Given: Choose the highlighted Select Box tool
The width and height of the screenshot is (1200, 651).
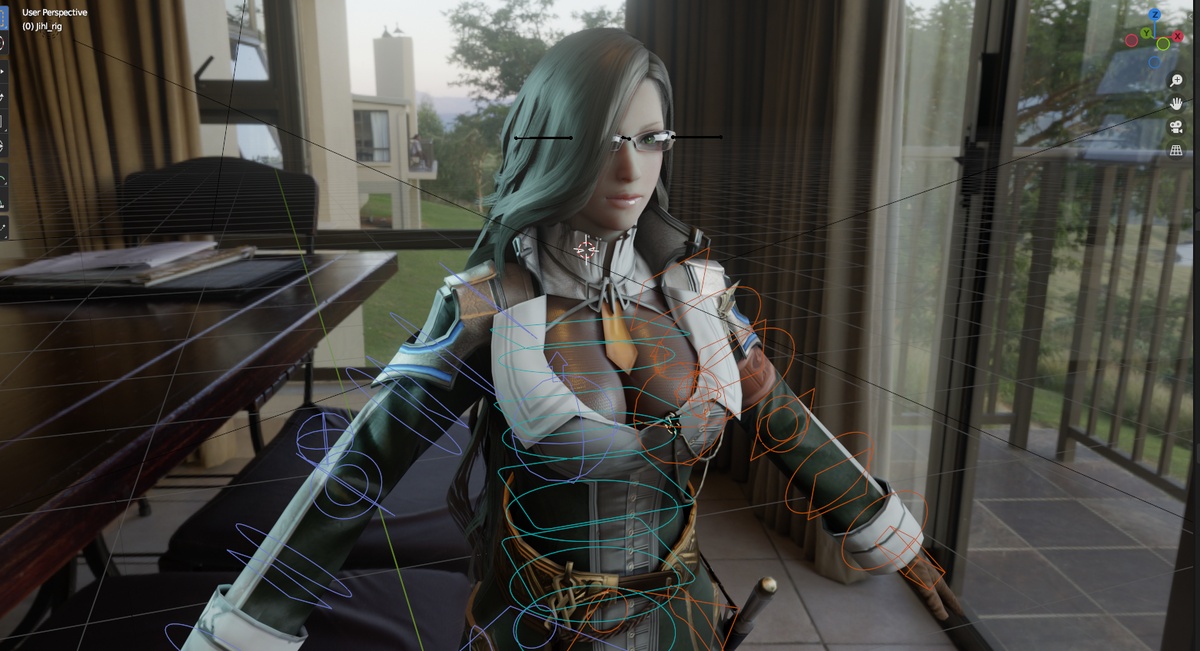Looking at the screenshot, I should click(3, 17).
